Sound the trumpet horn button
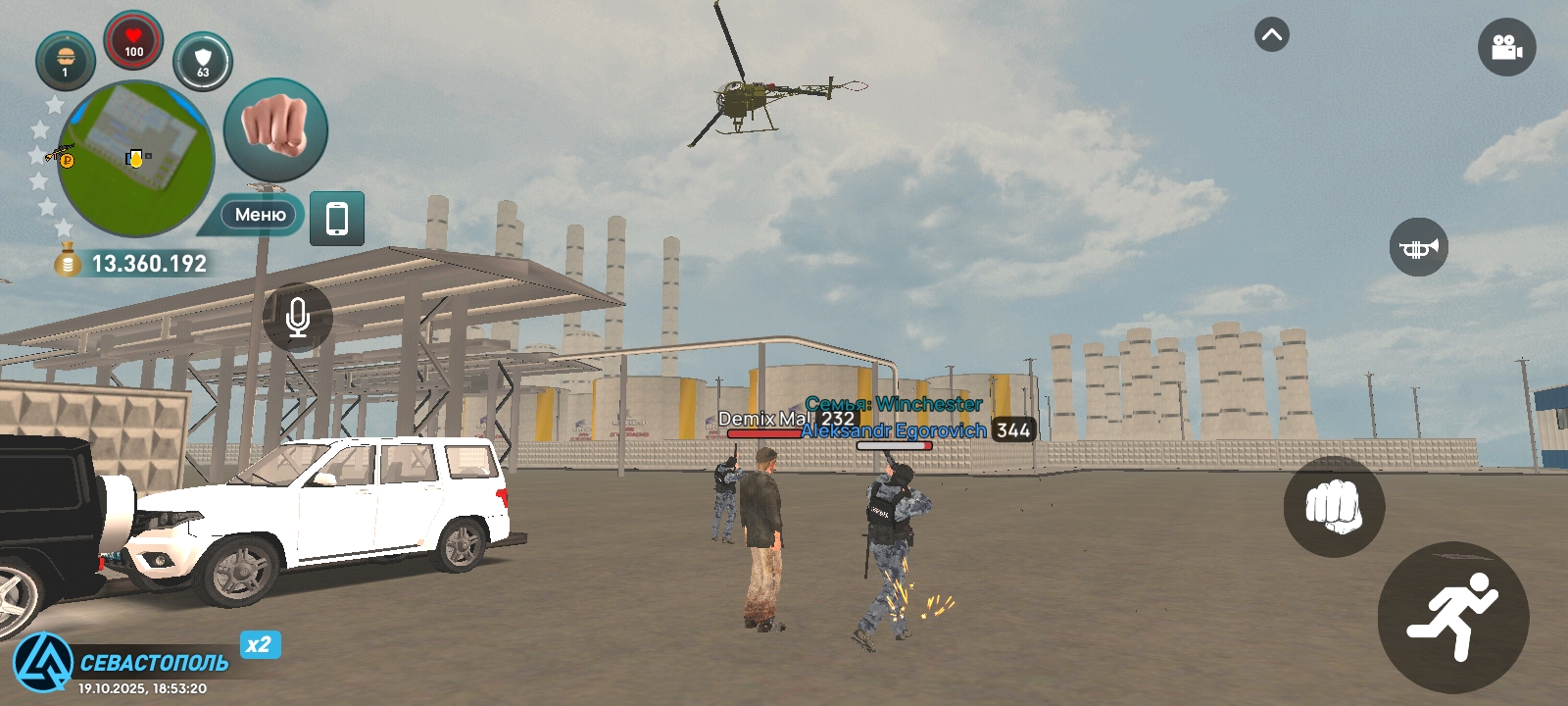 click(1418, 247)
